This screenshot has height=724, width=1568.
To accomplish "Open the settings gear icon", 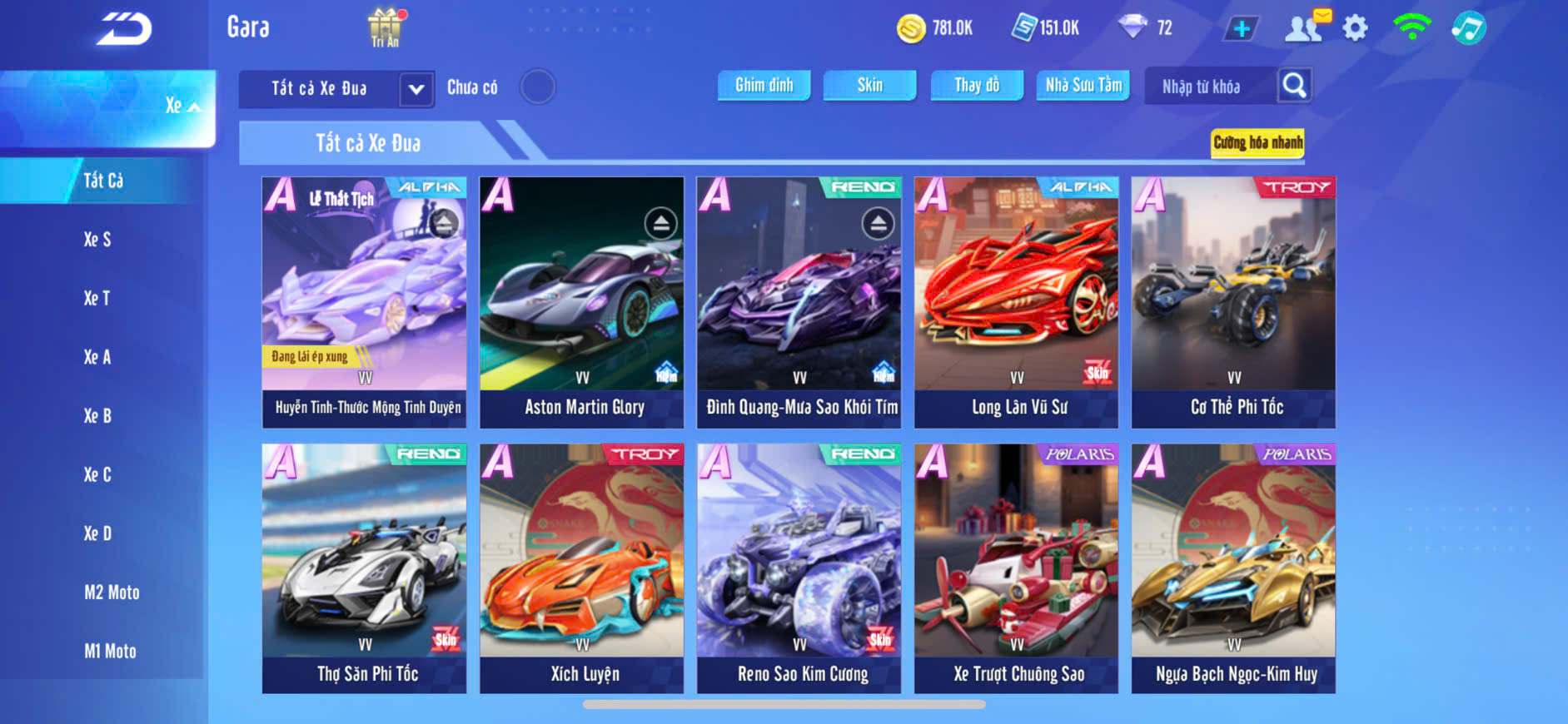I will pyautogui.click(x=1355, y=28).
